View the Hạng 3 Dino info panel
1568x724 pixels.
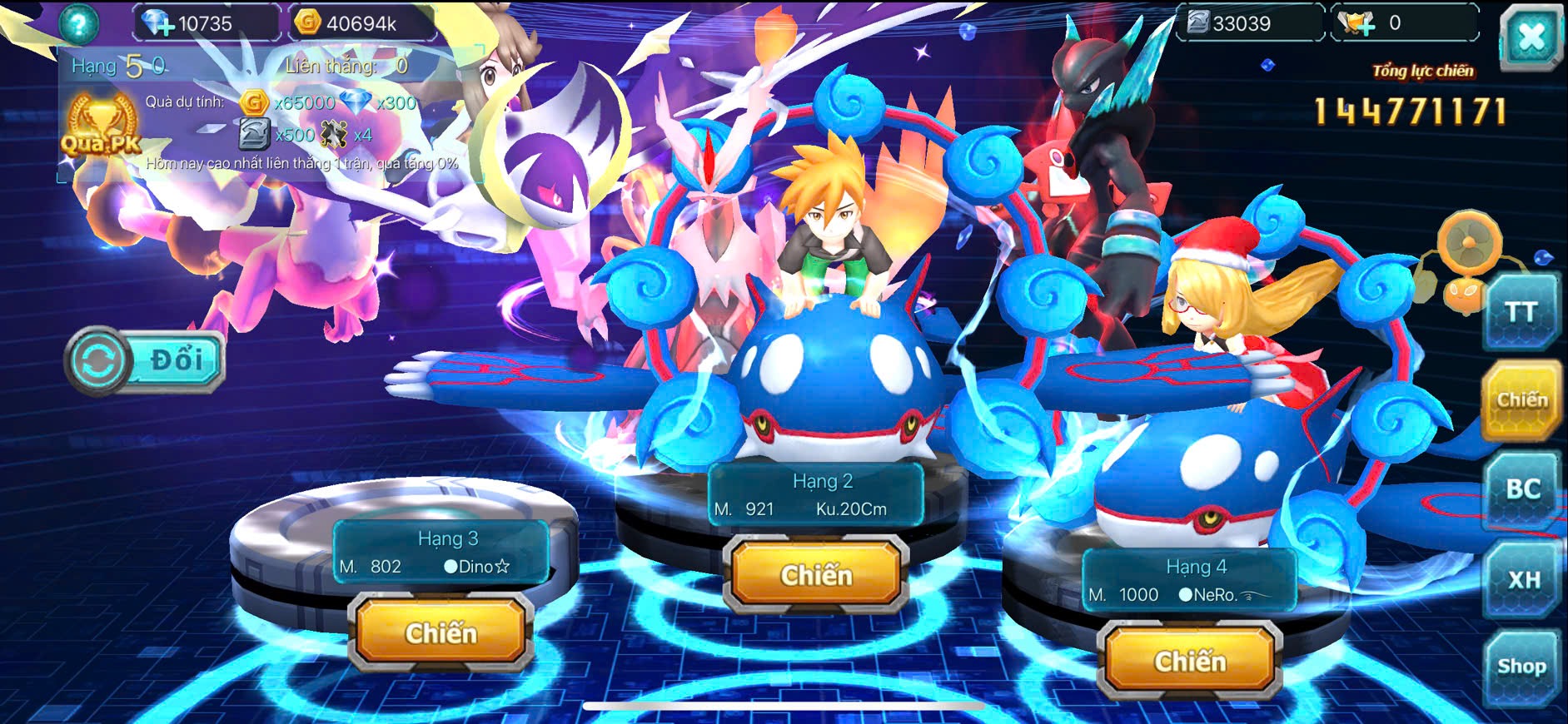[440, 553]
